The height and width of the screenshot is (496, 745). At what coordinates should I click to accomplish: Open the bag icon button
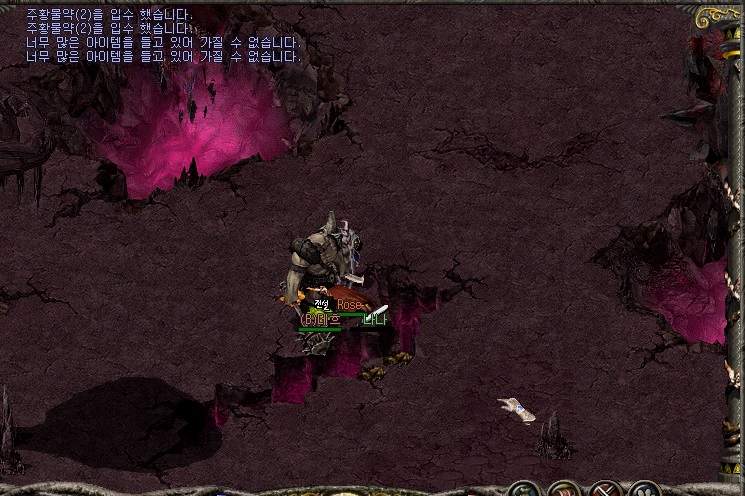(523, 492)
